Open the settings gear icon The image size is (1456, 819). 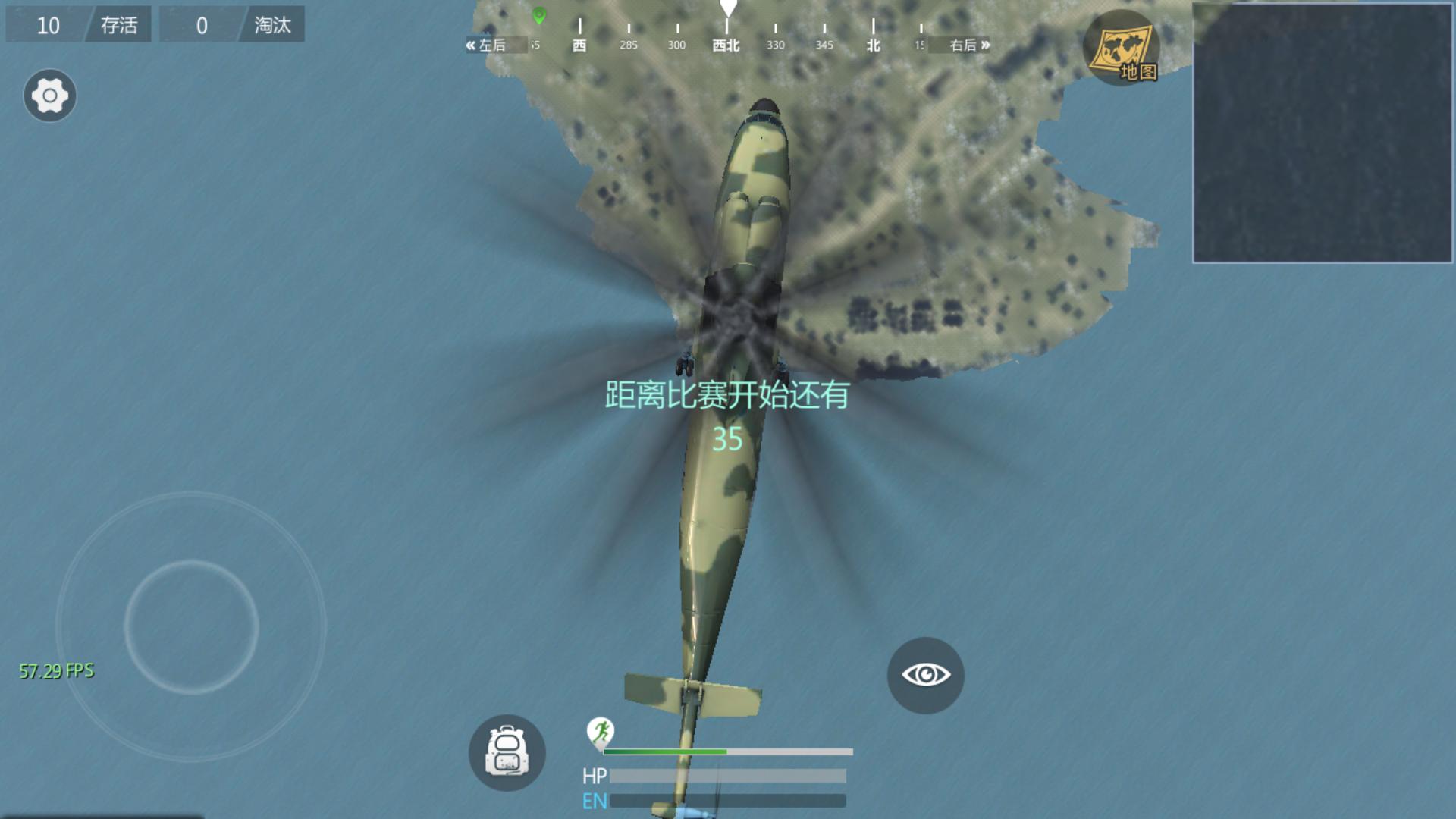(x=50, y=96)
